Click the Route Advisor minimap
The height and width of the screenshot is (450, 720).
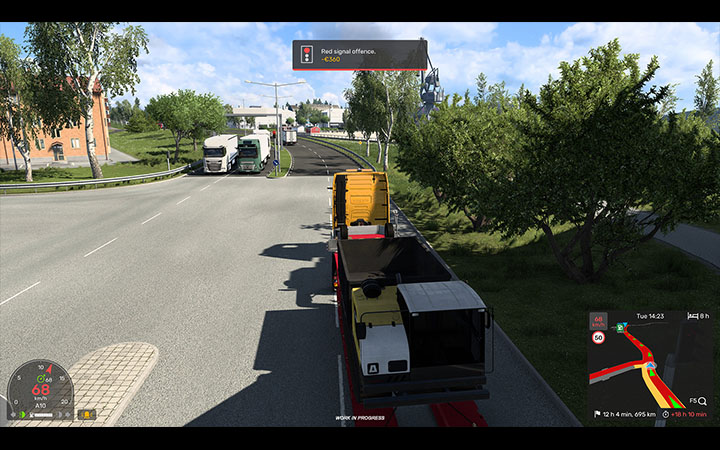pos(650,365)
